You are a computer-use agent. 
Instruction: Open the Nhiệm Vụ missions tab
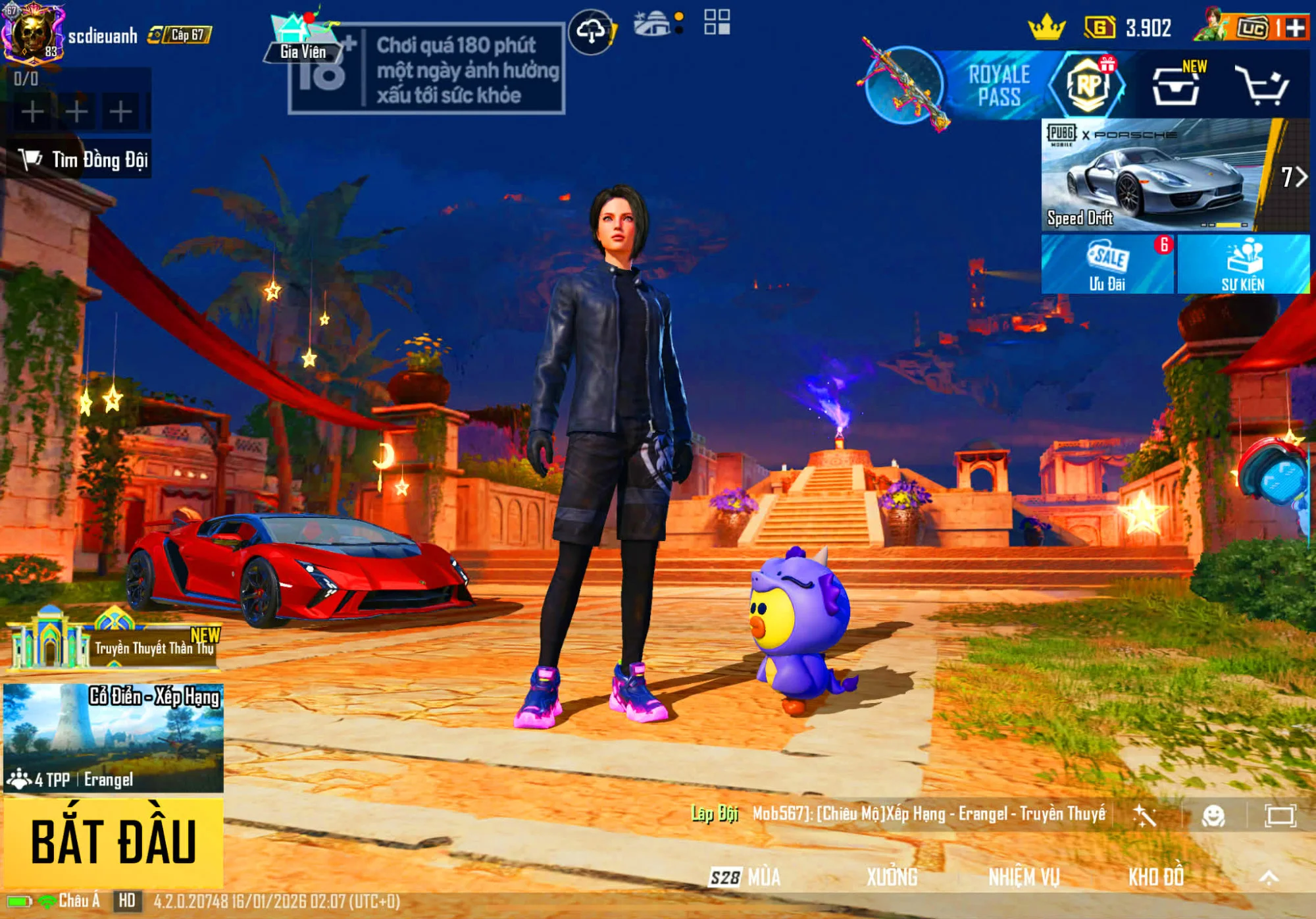[x=1024, y=877]
